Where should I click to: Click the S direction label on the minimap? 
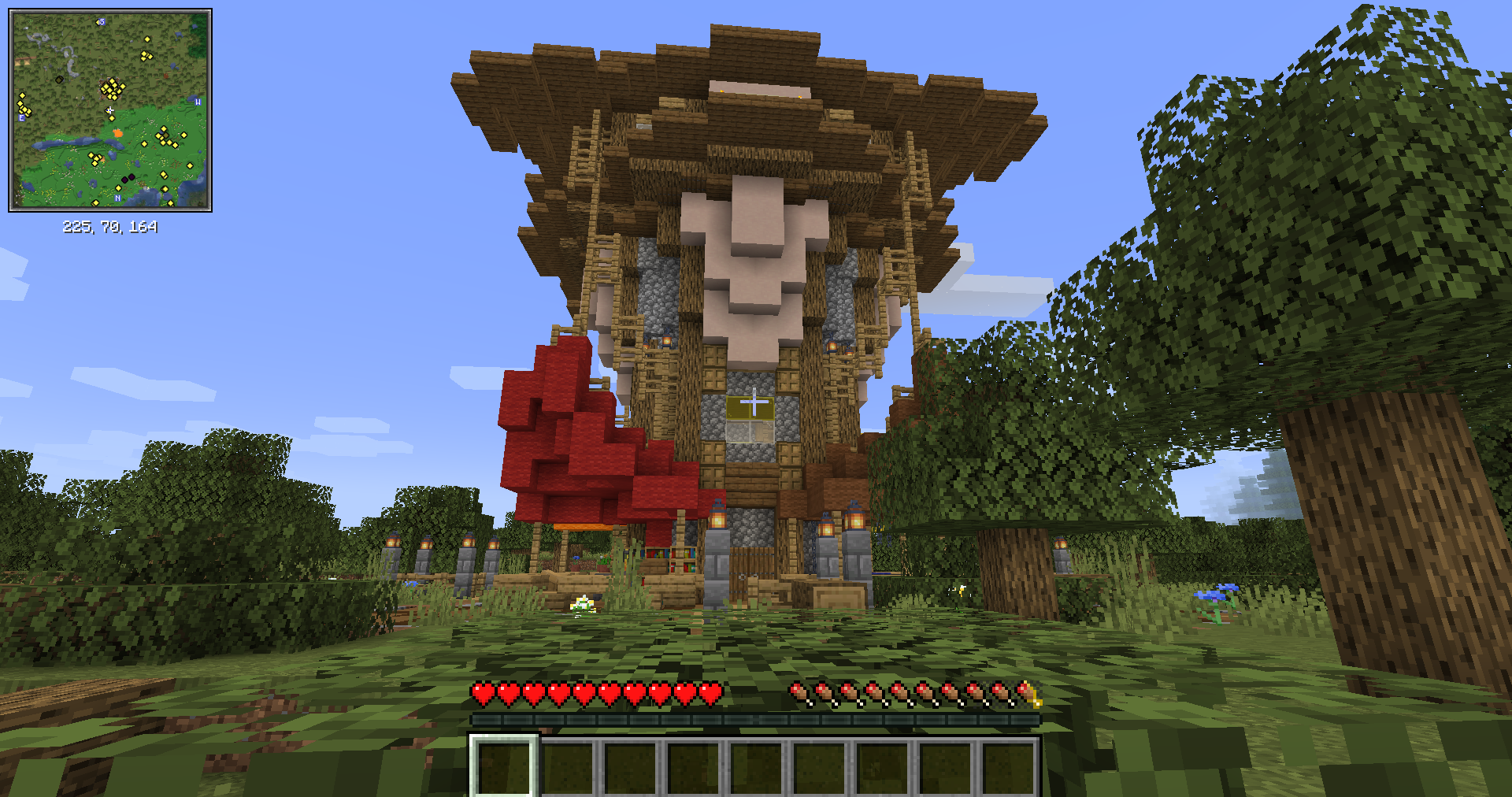[x=102, y=21]
